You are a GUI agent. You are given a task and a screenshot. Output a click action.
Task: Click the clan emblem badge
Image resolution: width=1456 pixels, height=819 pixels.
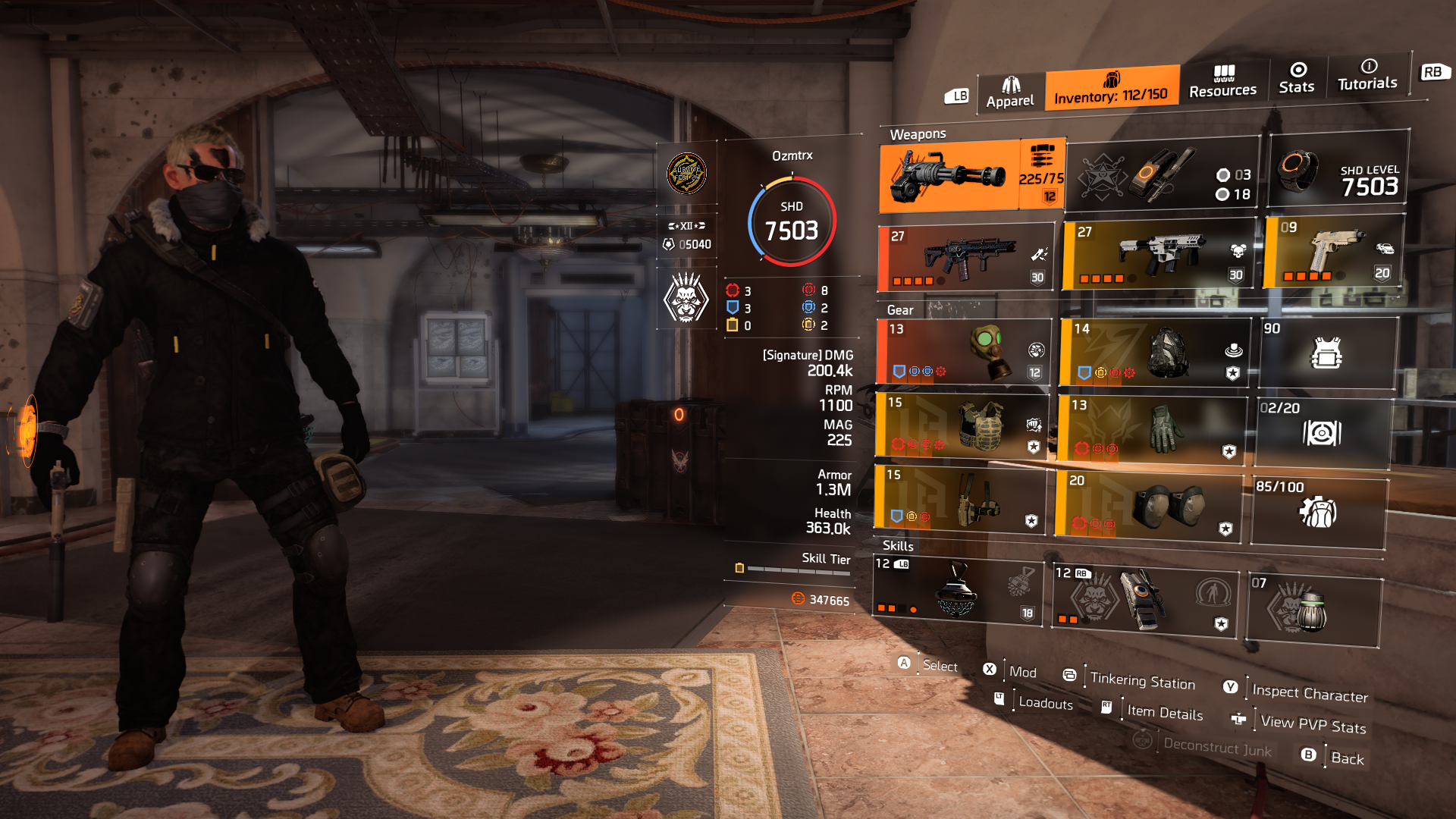coord(687,174)
